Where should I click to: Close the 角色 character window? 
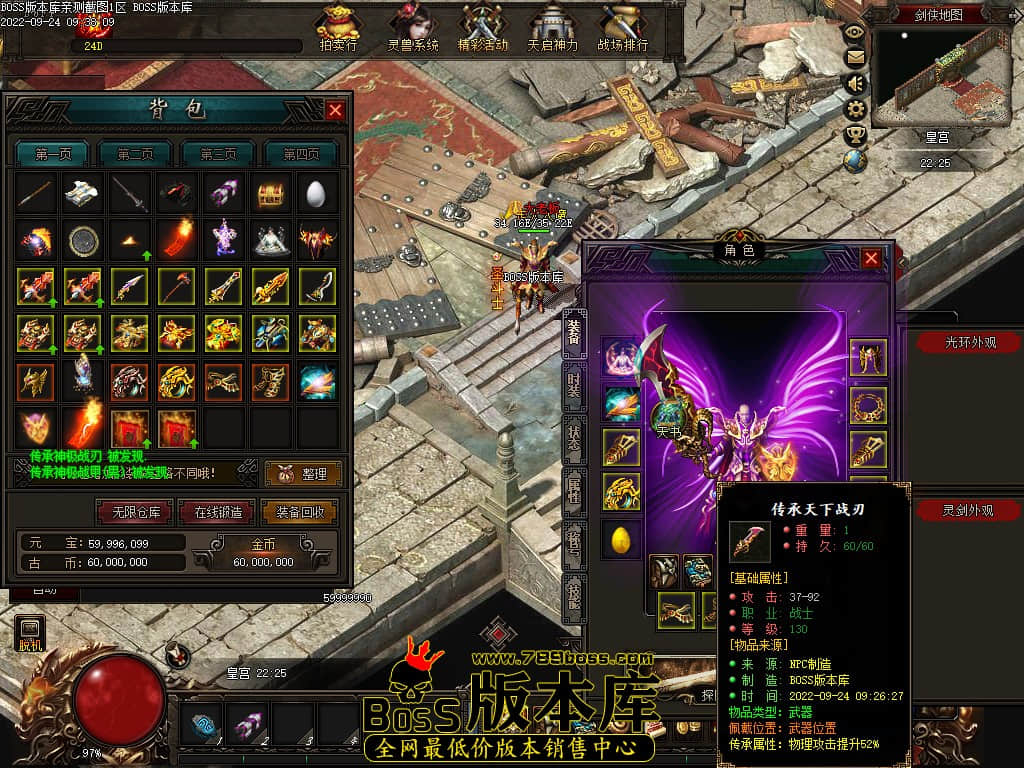coord(871,259)
